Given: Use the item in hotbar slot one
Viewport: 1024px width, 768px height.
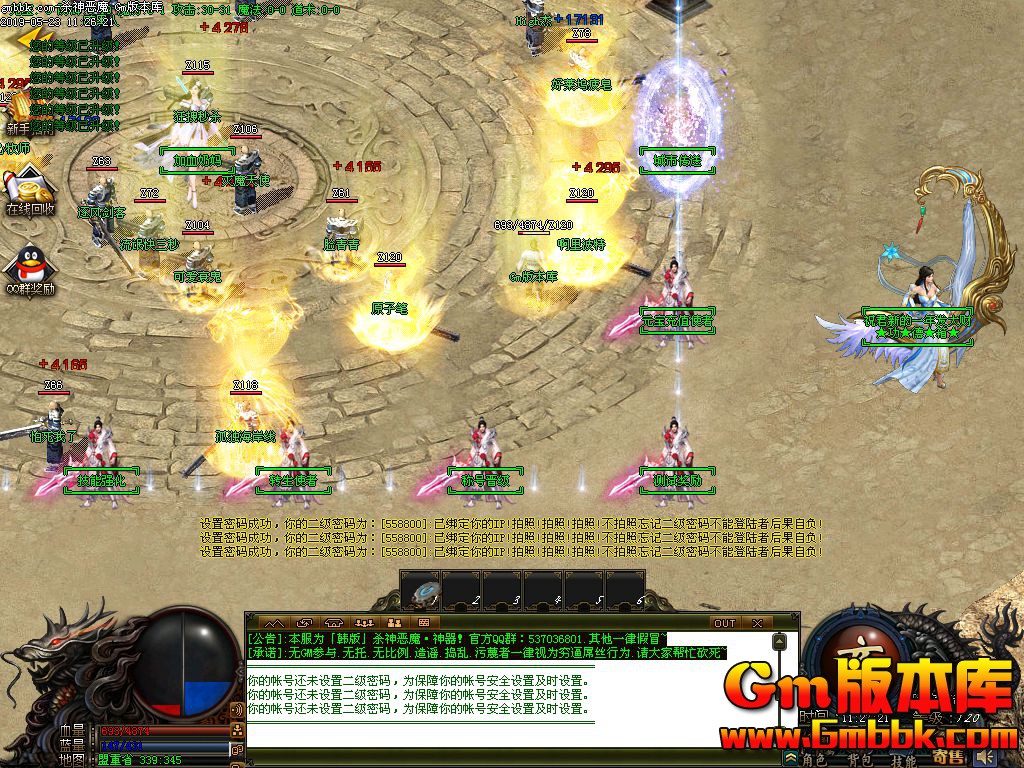Looking at the screenshot, I should 421,590.
